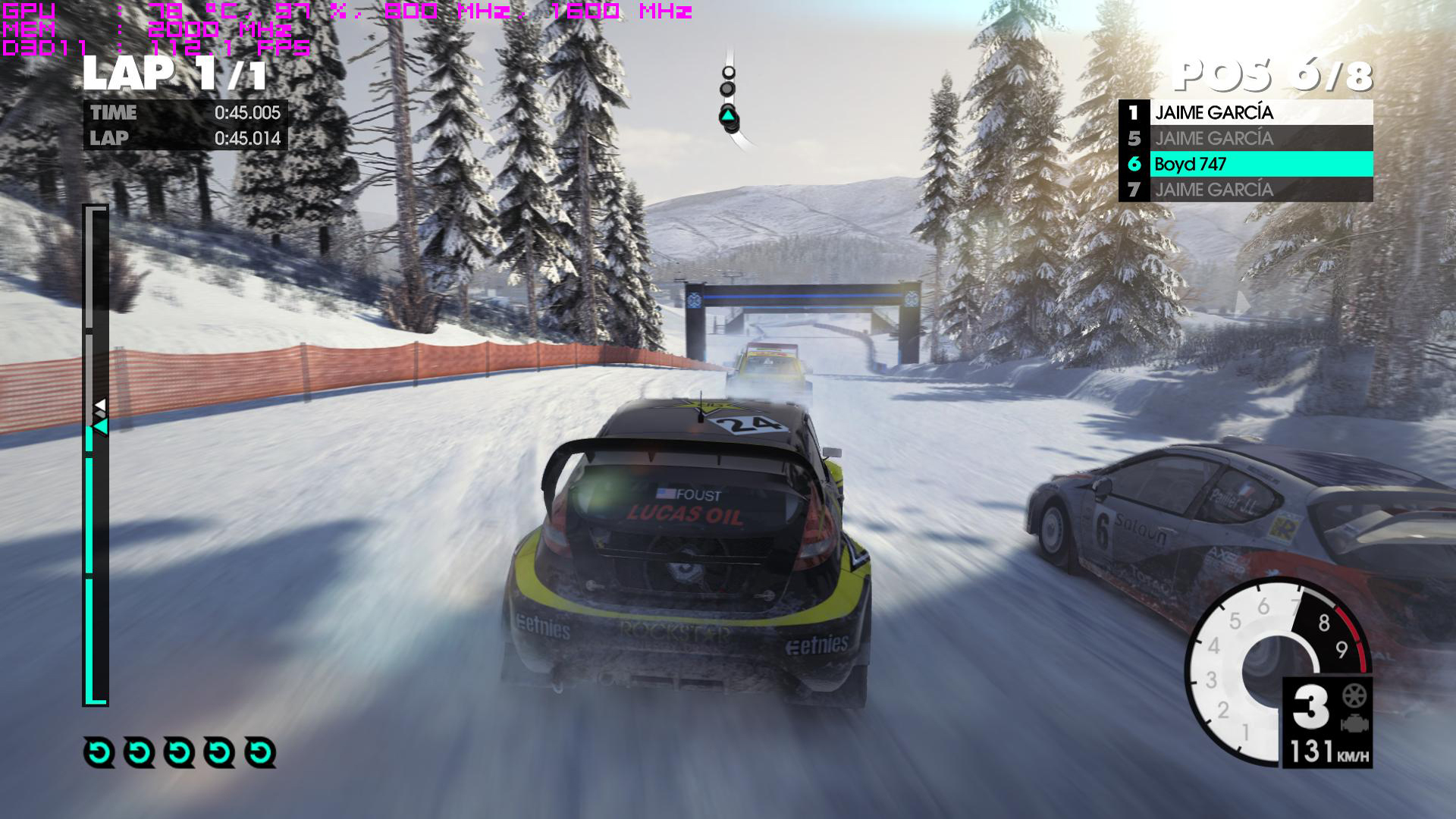Click the wheel damage icon by the gear number
The image size is (1456, 819).
(1354, 695)
